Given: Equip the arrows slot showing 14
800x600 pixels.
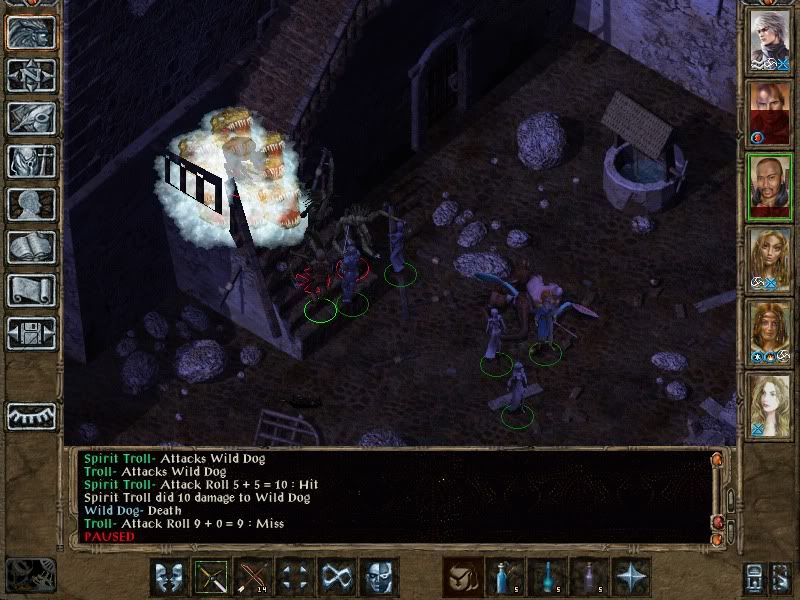Looking at the screenshot, I should coord(253,577).
